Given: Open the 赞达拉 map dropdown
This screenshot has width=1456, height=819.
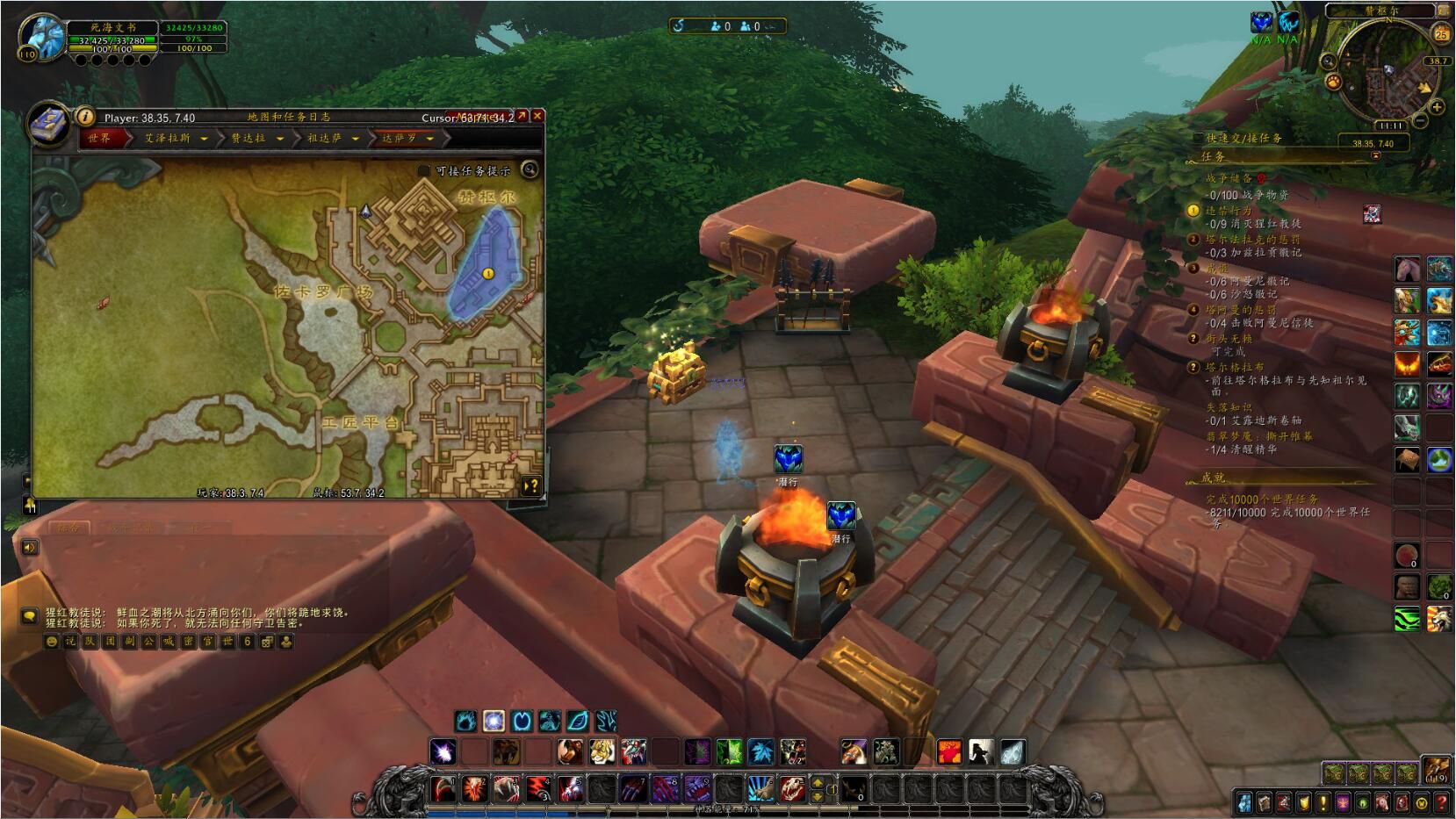Looking at the screenshot, I should [279, 139].
